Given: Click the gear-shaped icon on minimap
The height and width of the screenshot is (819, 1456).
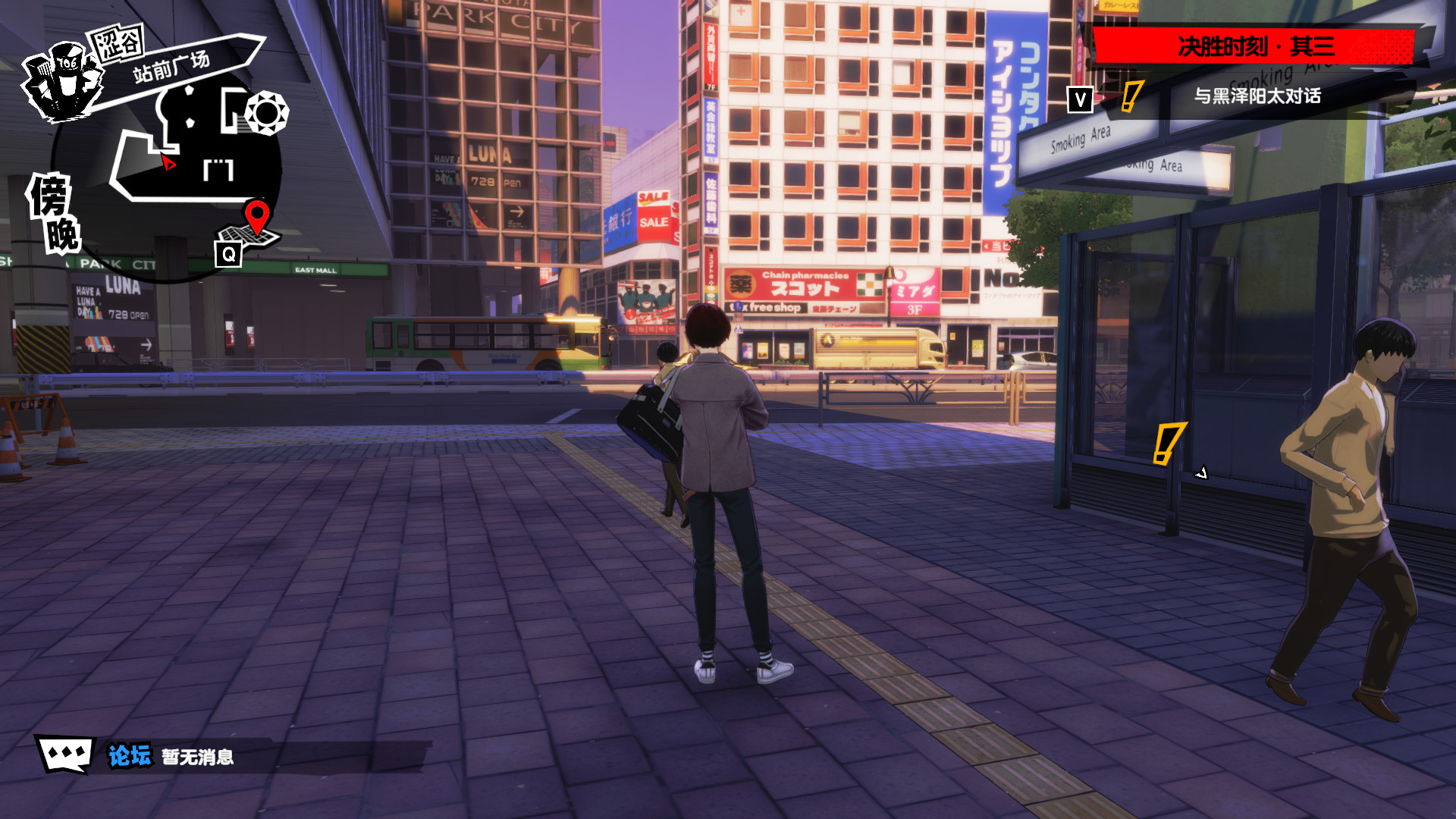Looking at the screenshot, I should pos(266,113).
